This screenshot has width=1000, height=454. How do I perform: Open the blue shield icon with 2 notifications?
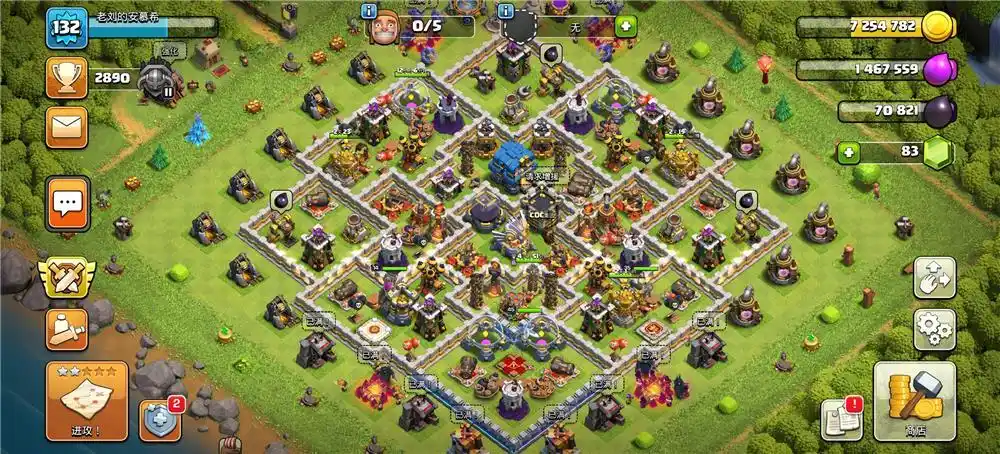(x=159, y=420)
